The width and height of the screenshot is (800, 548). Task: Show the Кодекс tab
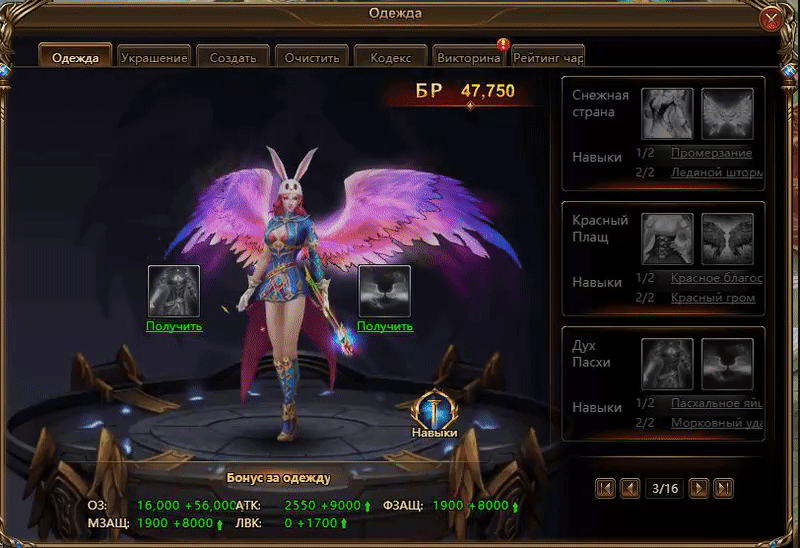(x=389, y=57)
